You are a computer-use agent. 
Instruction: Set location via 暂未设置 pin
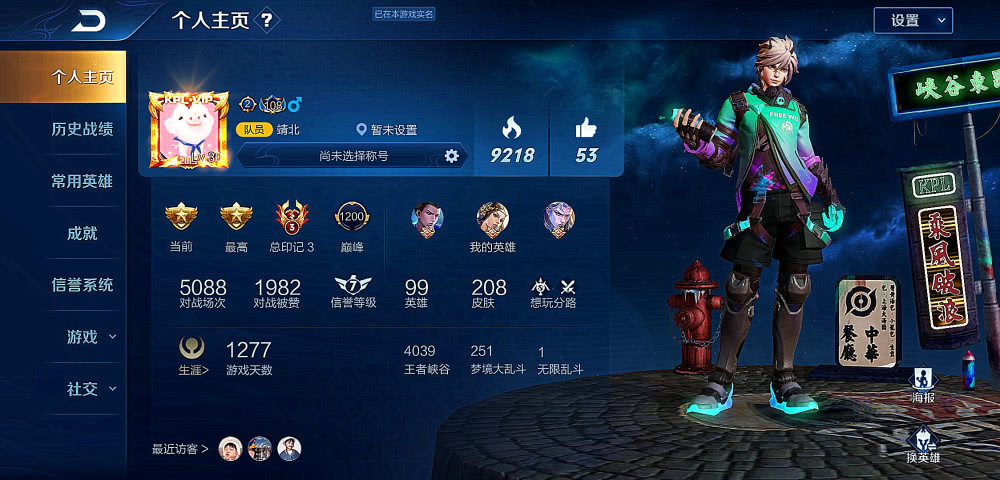pos(387,130)
